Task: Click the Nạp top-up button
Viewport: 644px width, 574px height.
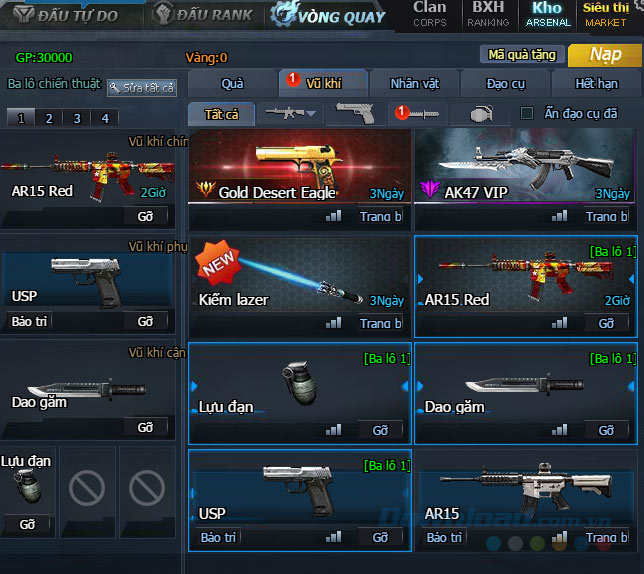Action: pos(605,54)
